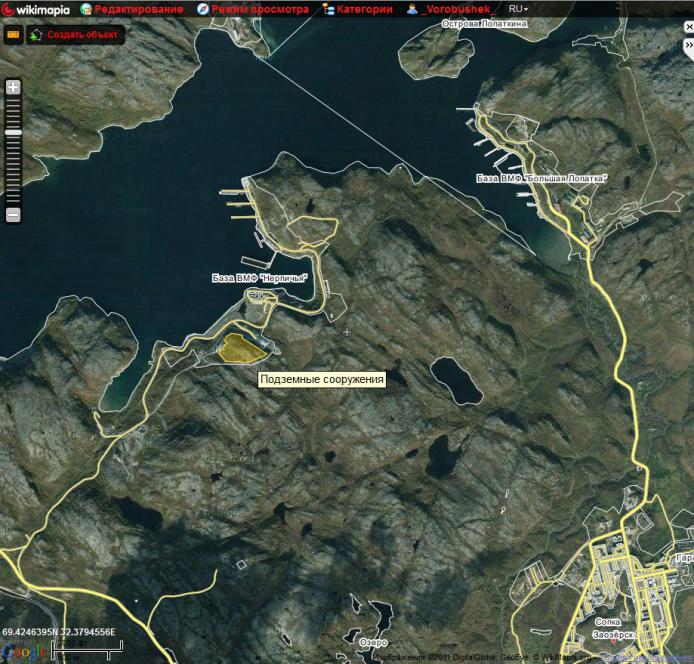This screenshot has width=694, height=664.
Task: Click the Создать объект button
Action: pyautogui.click(x=75, y=34)
